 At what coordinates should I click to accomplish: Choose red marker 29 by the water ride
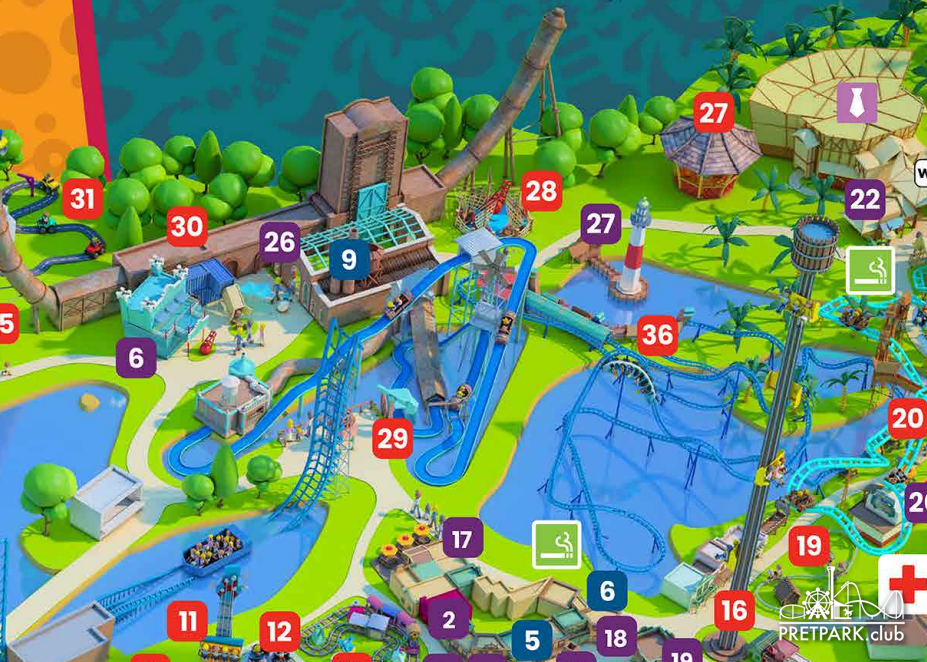393,438
